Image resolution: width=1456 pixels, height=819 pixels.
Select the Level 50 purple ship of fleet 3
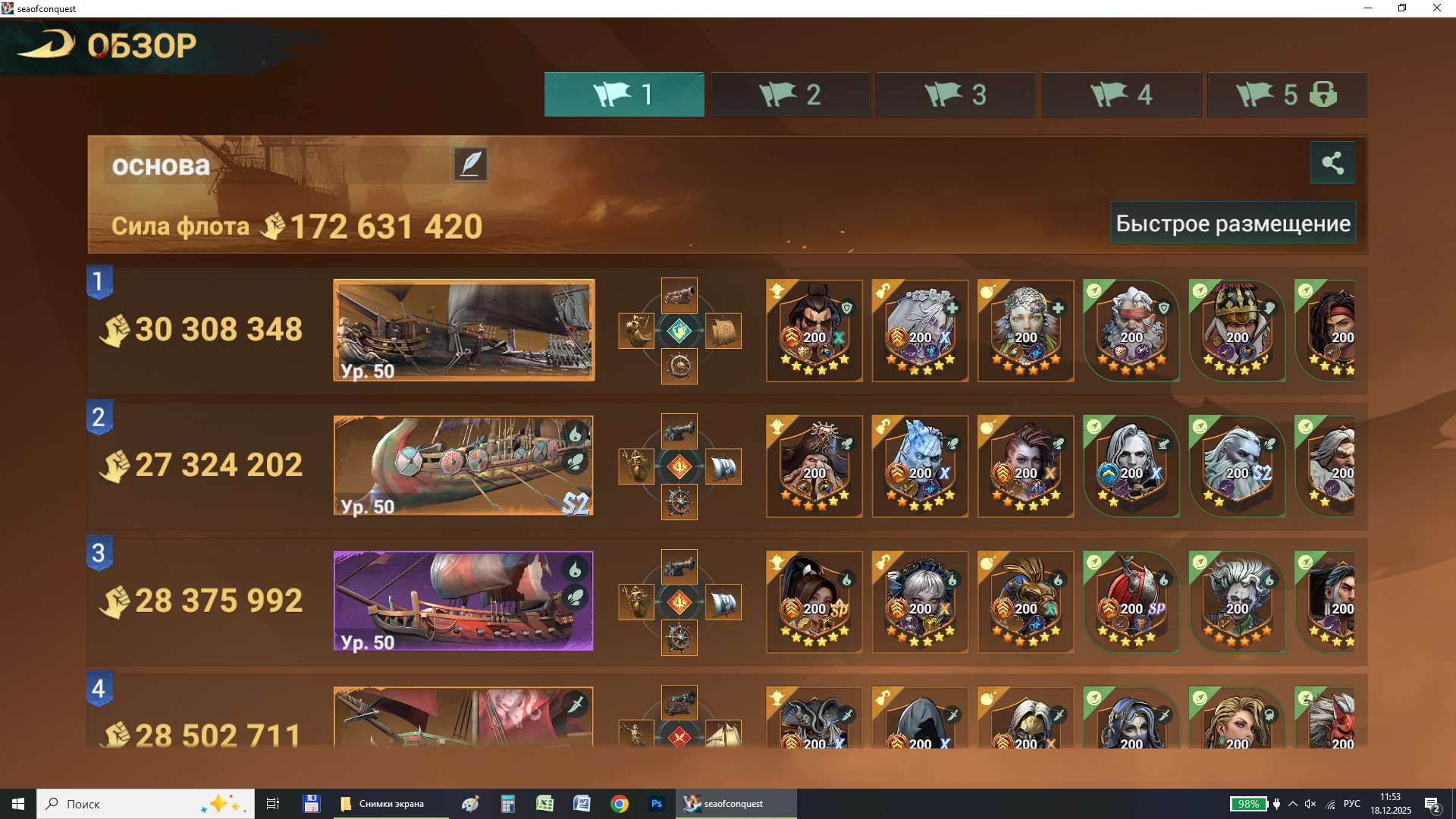click(x=463, y=601)
